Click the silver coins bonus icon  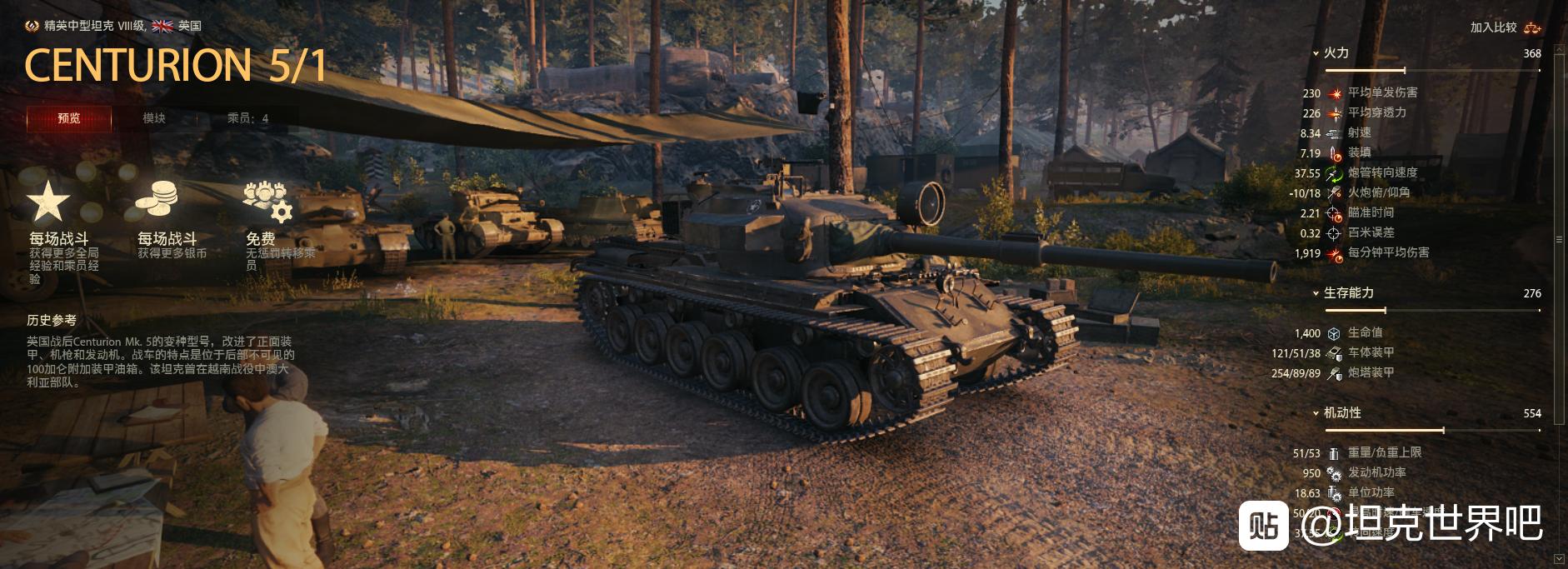coord(157,200)
